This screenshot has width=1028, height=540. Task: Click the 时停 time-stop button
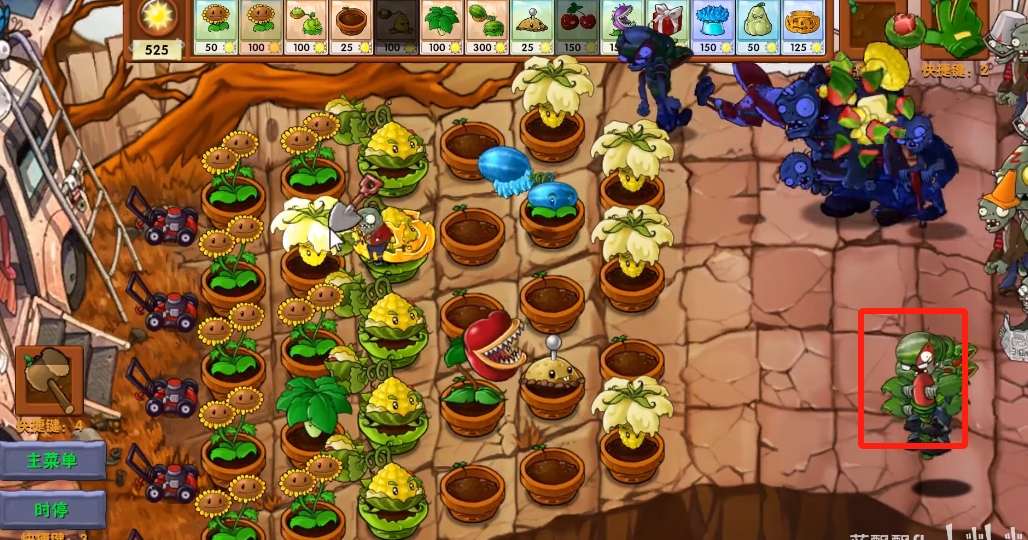[x=52, y=509]
